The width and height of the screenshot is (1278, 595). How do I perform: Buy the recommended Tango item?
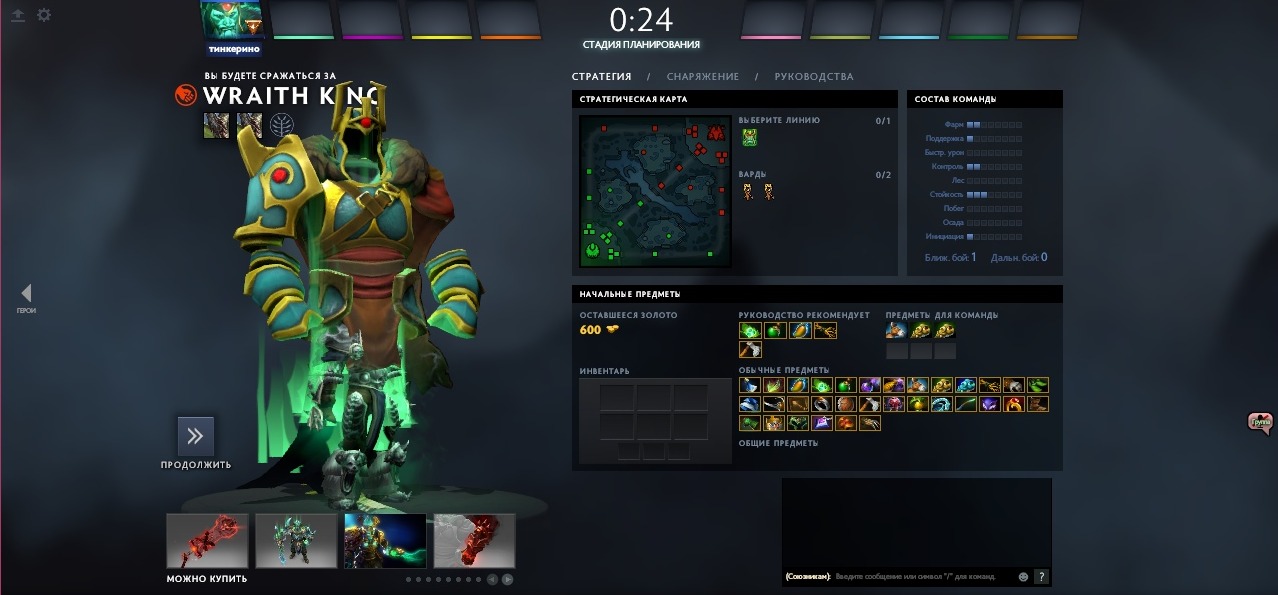[749, 331]
